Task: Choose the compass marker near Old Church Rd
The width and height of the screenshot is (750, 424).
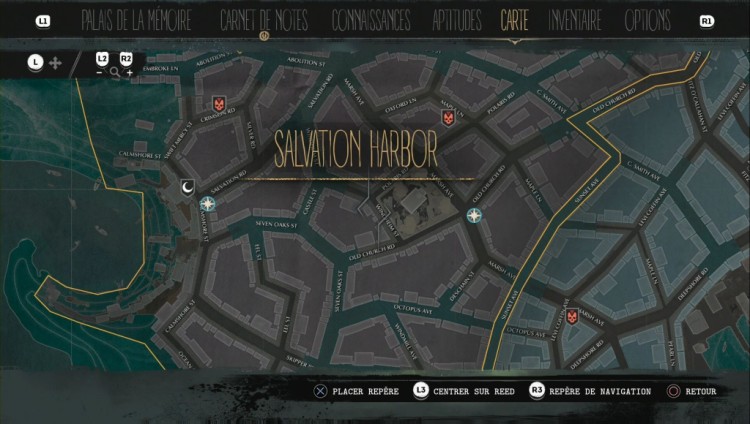Action: (x=474, y=215)
